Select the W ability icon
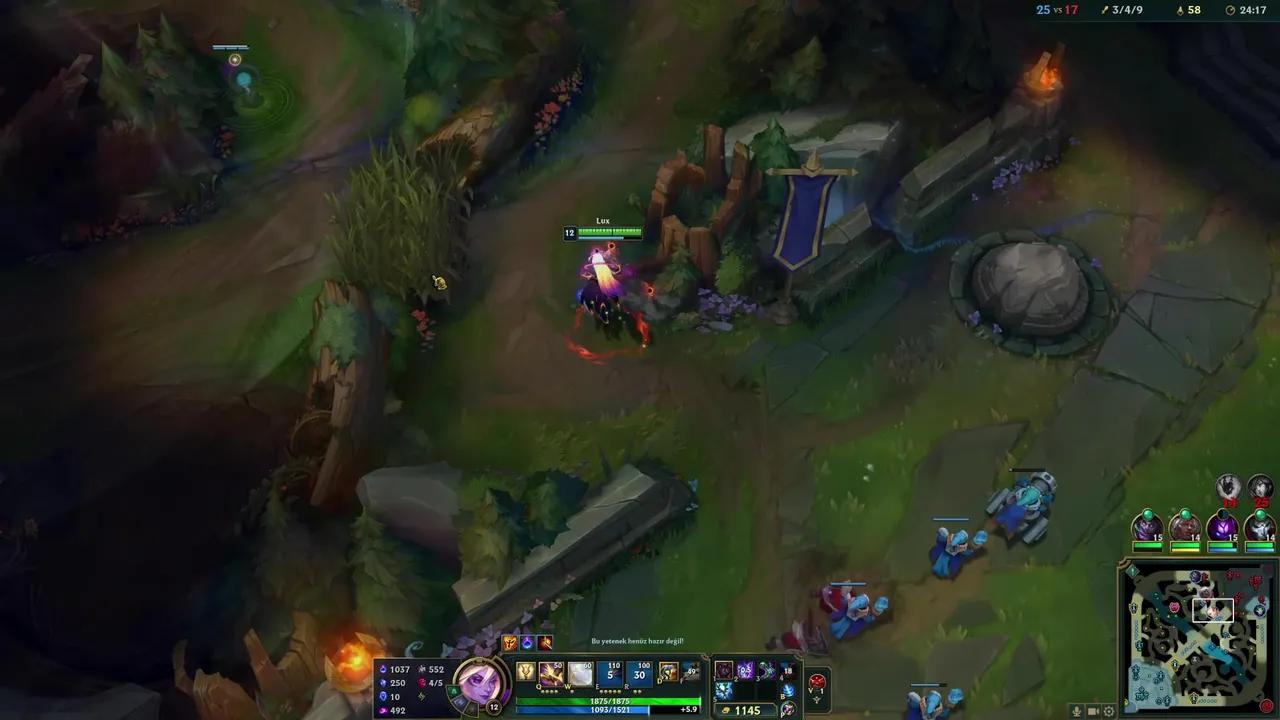1280x720 pixels. coord(580,671)
